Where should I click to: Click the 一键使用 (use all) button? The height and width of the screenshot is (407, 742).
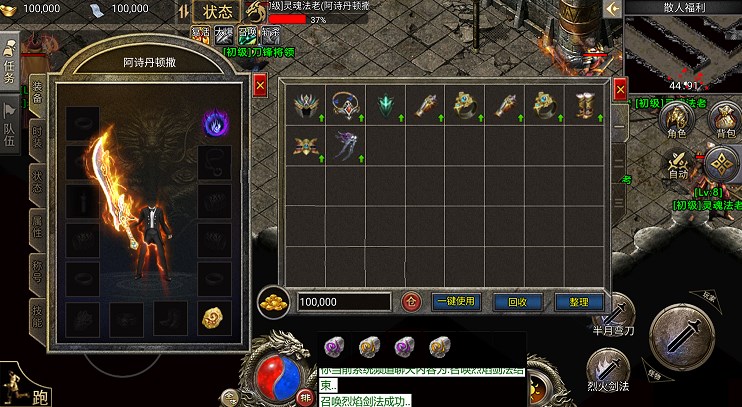coord(456,301)
